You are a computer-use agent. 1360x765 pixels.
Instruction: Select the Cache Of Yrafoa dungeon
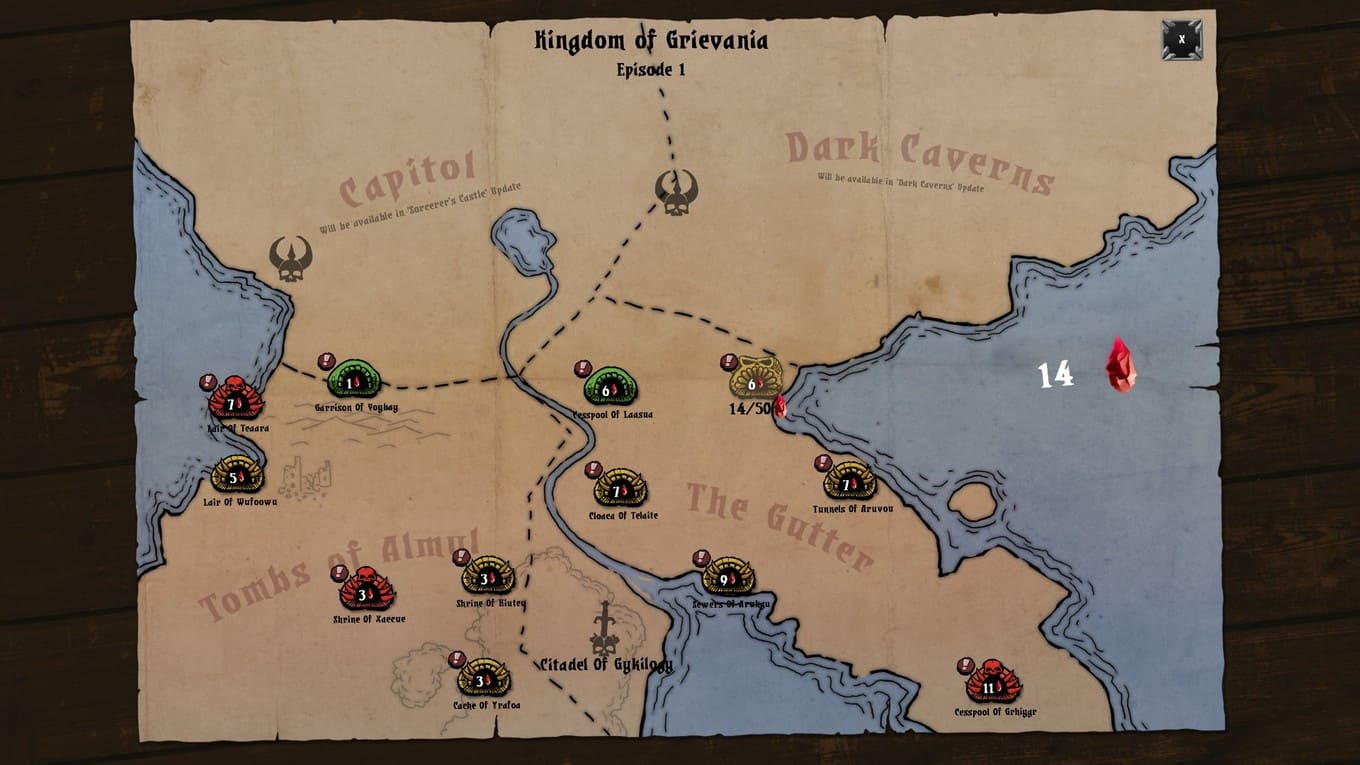coord(484,679)
